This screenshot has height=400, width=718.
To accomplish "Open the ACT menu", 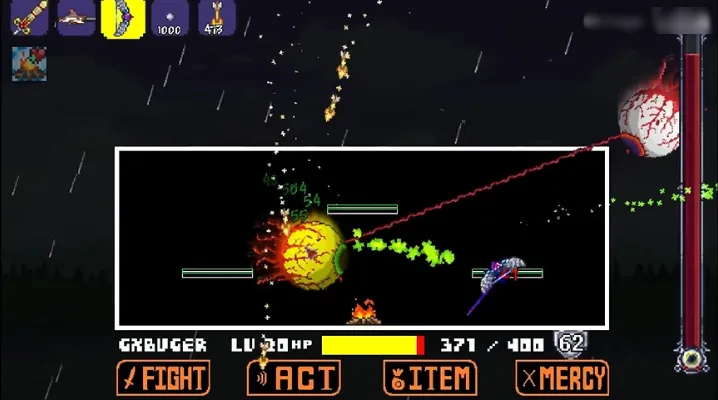I will pyautogui.click(x=294, y=378).
